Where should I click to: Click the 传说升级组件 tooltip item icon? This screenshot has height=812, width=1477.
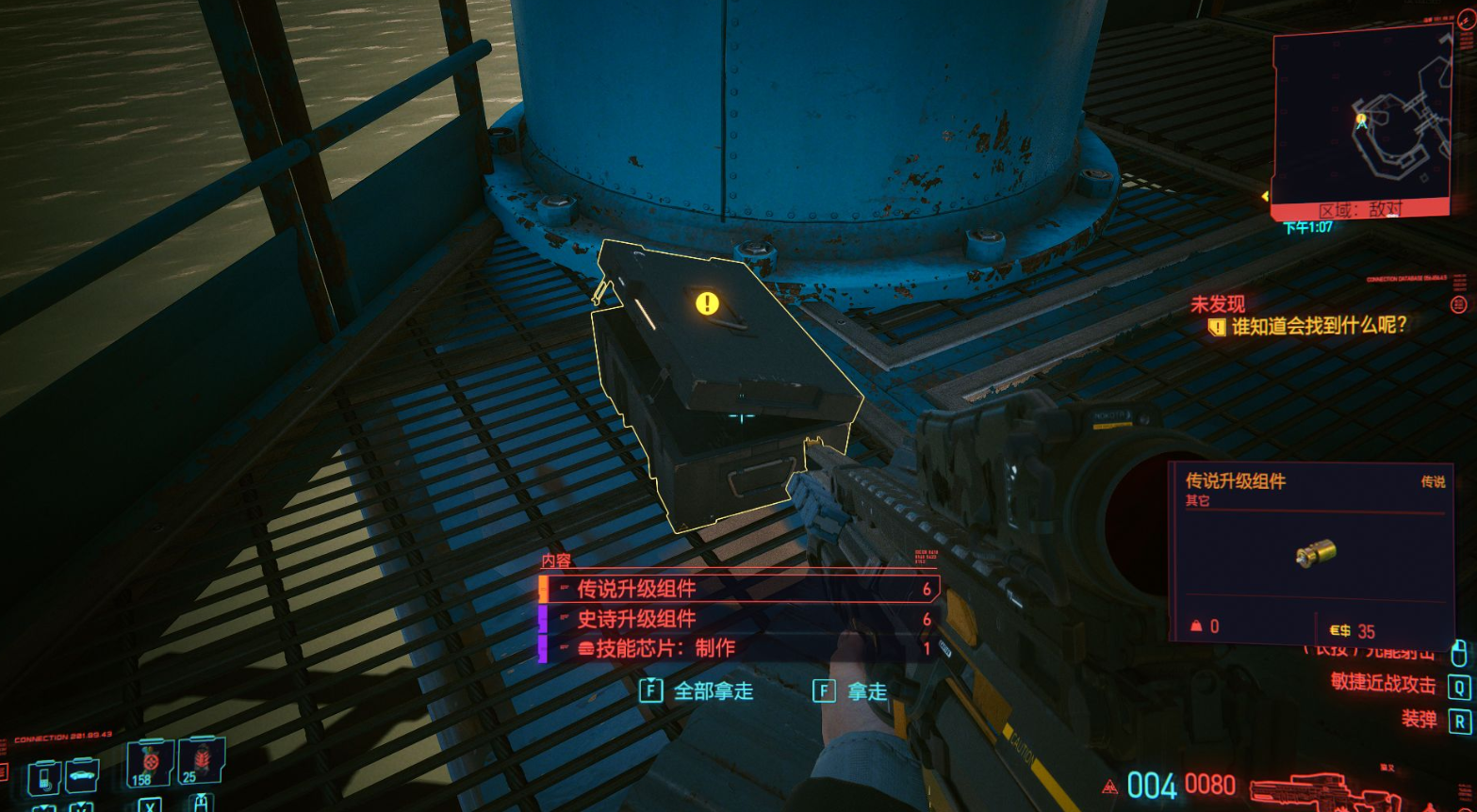click(x=1315, y=553)
